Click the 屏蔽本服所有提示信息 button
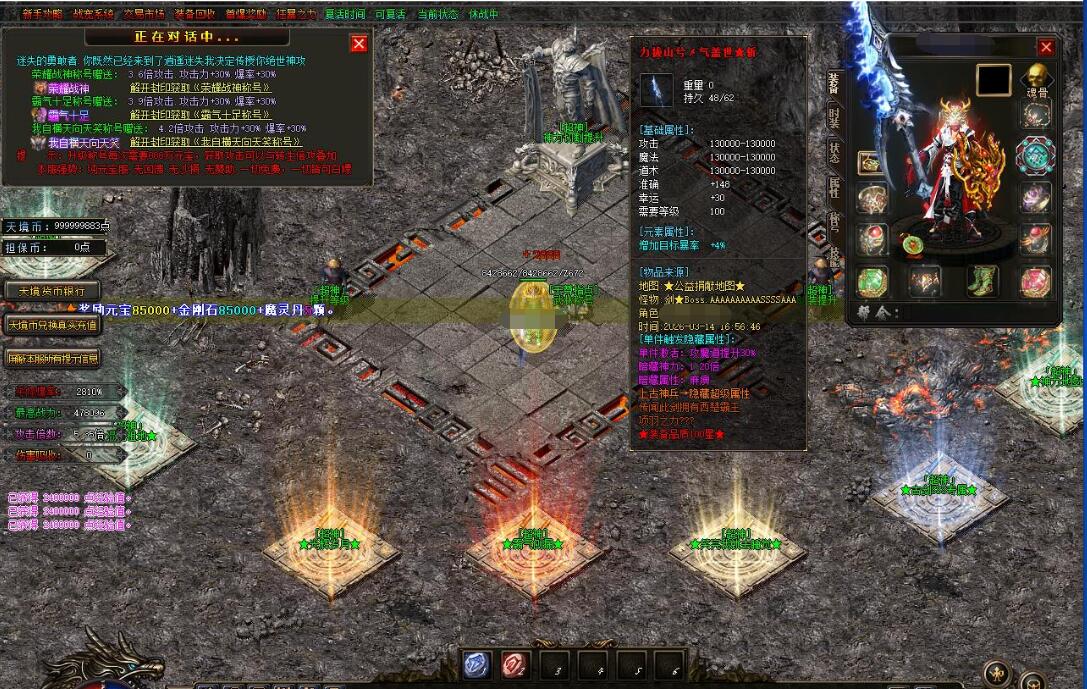This screenshot has height=689, width=1087. [52, 357]
